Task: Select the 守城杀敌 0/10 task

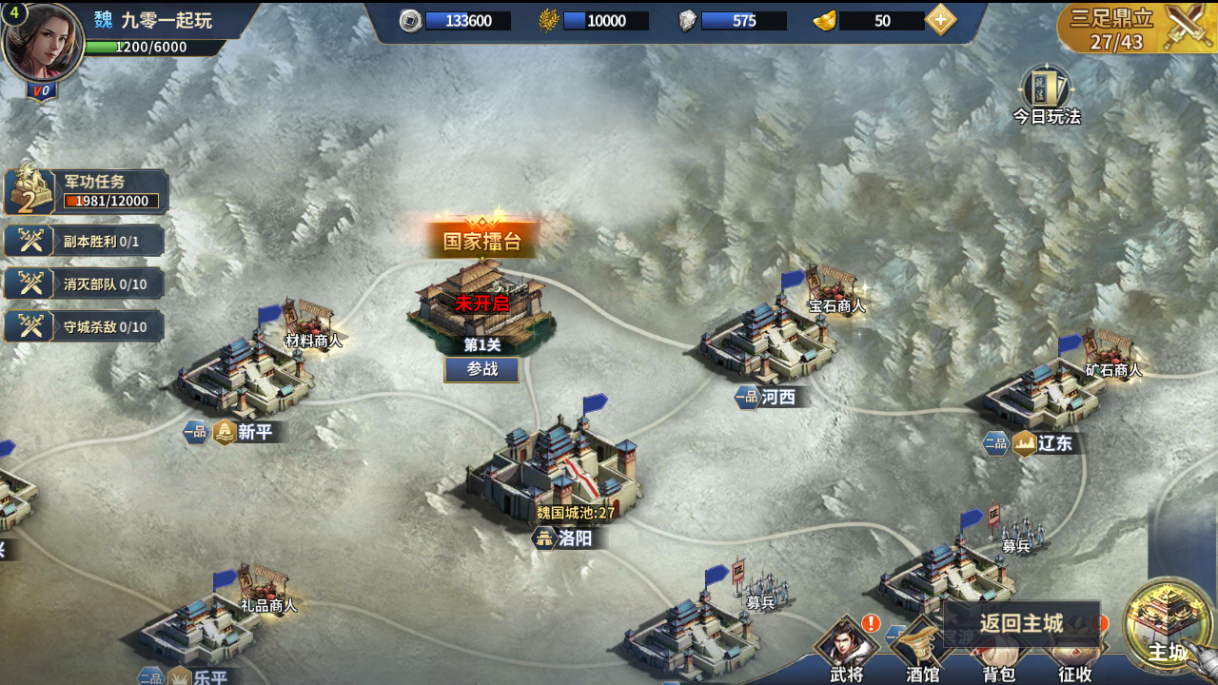Action: click(x=85, y=327)
